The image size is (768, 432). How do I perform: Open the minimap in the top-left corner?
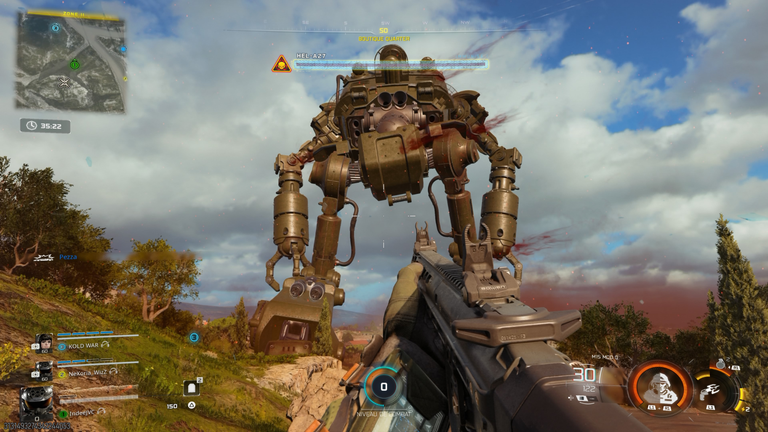[x=70, y=60]
